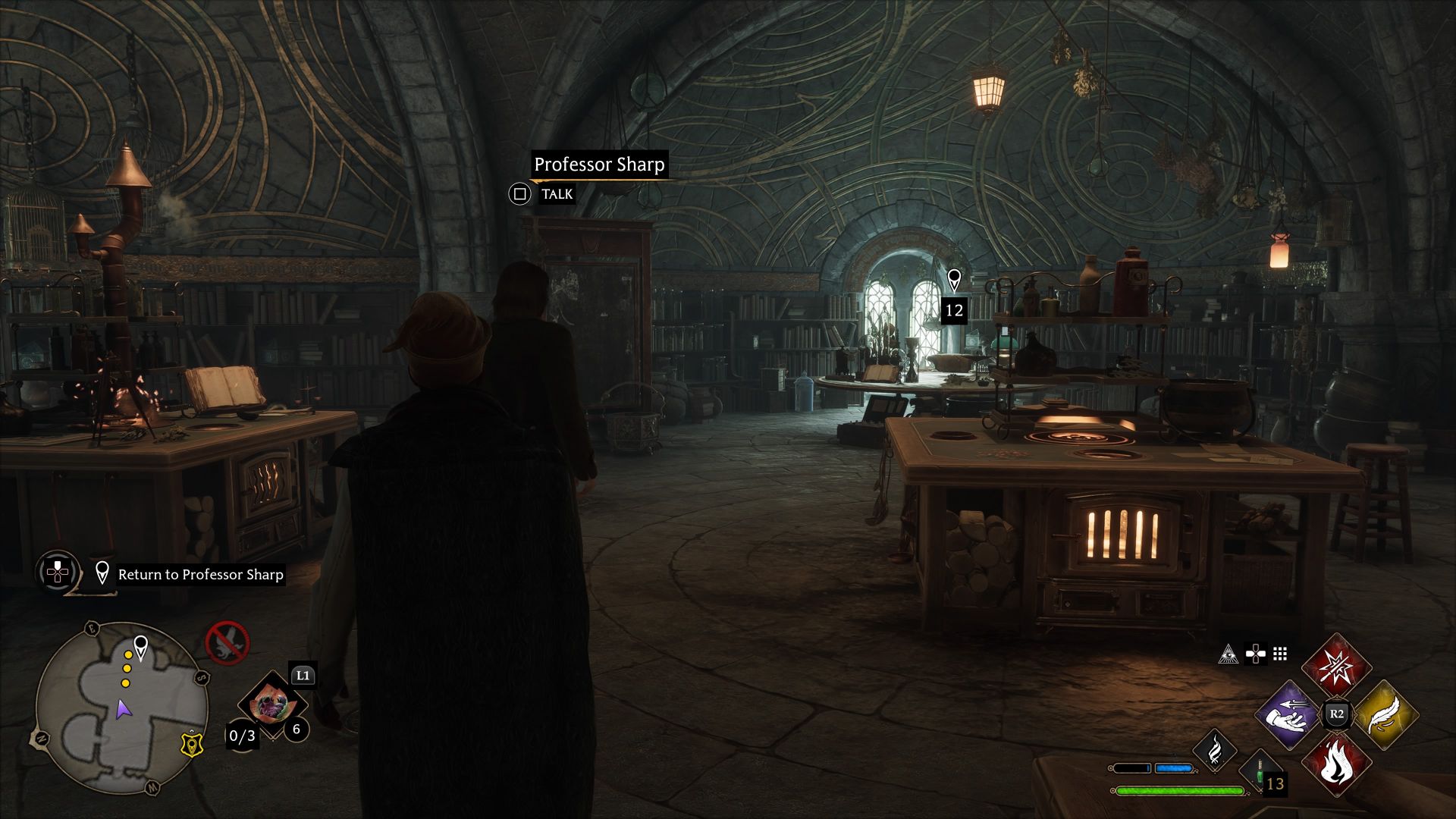The image size is (1456, 819).
Task: Open the spell grid indicator icon
Action: click(x=1279, y=654)
